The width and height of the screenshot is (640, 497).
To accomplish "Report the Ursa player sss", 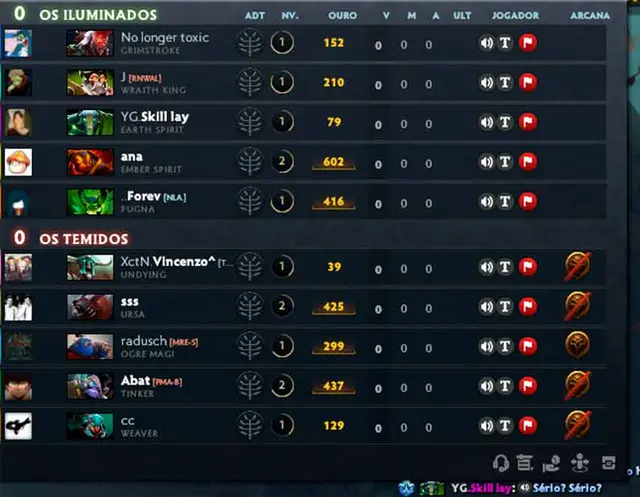I will (528, 307).
